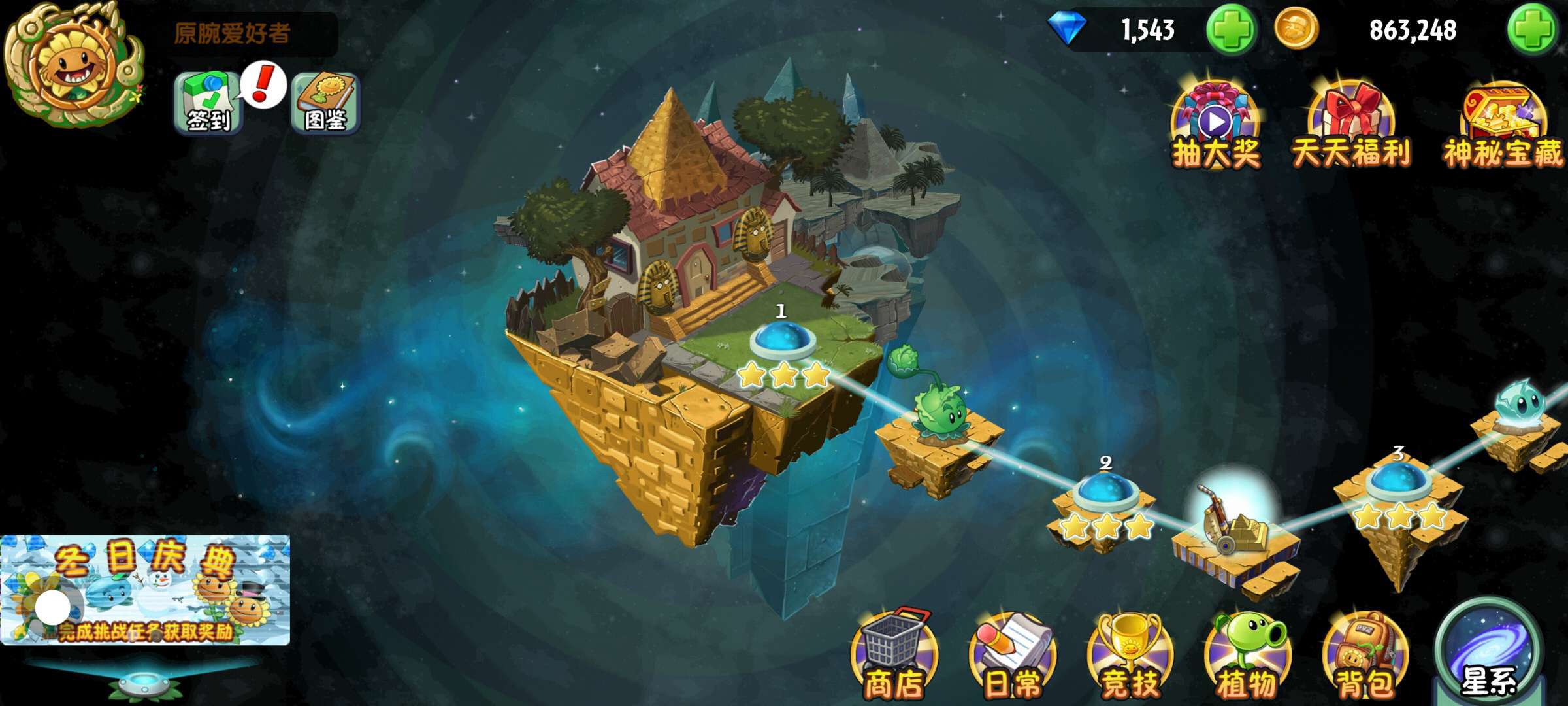Select level 1 node
The image size is (1568, 706).
(782, 340)
